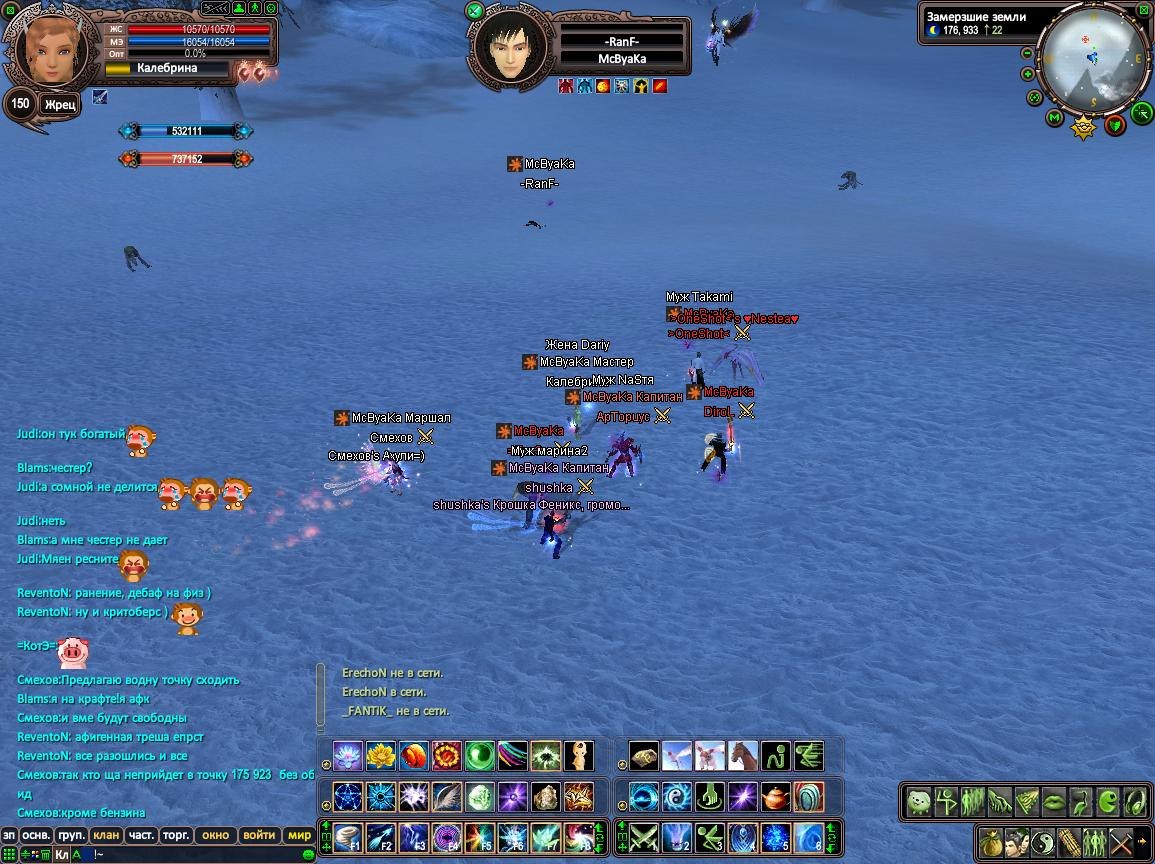Click the green pet face icon
Viewport: 1155px width, 864px height.
919,801
